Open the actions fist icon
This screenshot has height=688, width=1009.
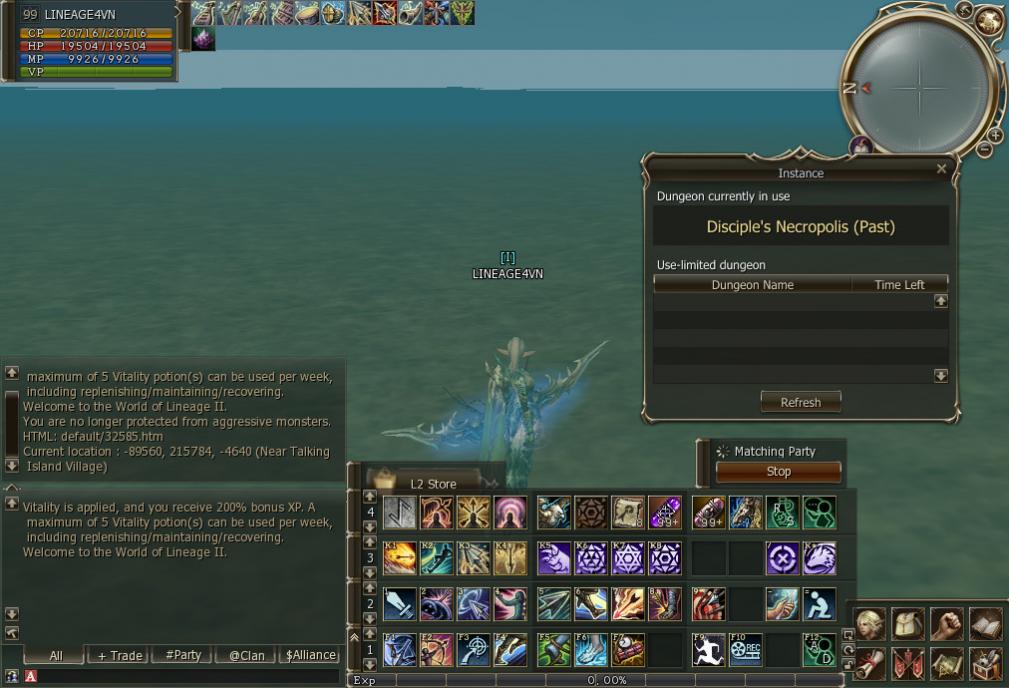(x=946, y=624)
